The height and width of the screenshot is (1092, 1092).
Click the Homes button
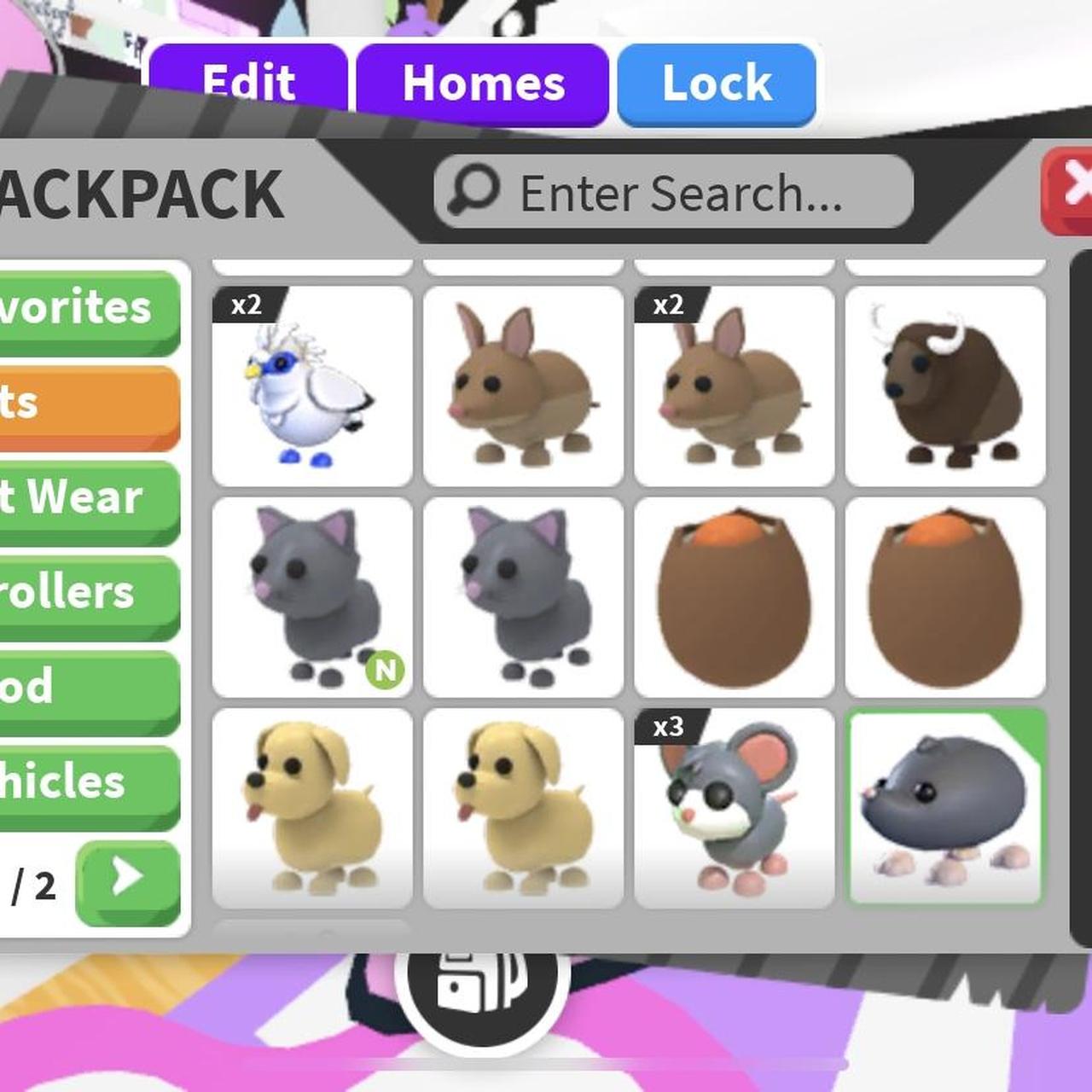(484, 82)
